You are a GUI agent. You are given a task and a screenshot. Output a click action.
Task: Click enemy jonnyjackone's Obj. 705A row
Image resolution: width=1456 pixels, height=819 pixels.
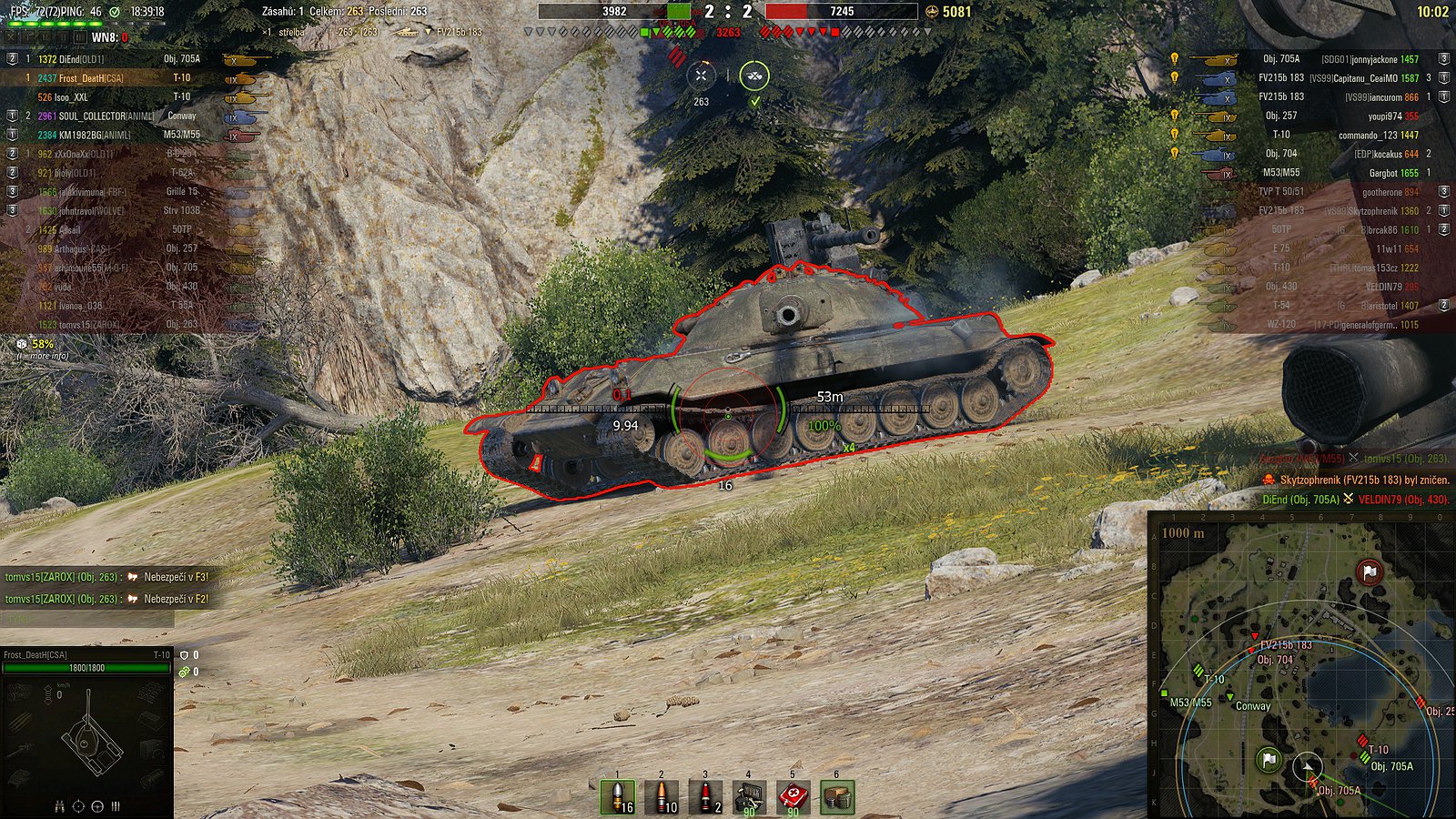[1338, 59]
